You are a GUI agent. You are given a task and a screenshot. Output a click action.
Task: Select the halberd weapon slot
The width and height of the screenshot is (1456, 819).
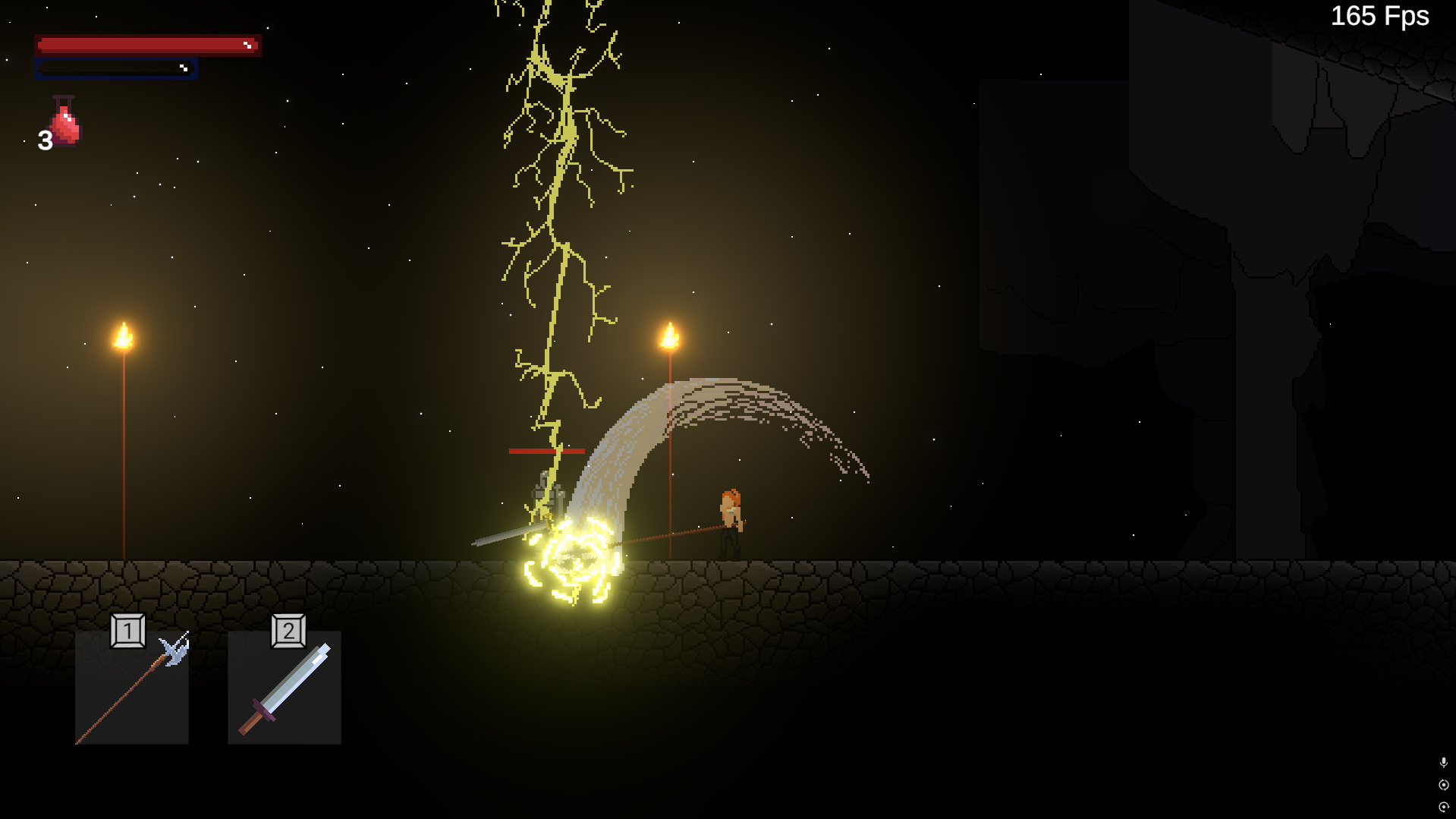(131, 687)
